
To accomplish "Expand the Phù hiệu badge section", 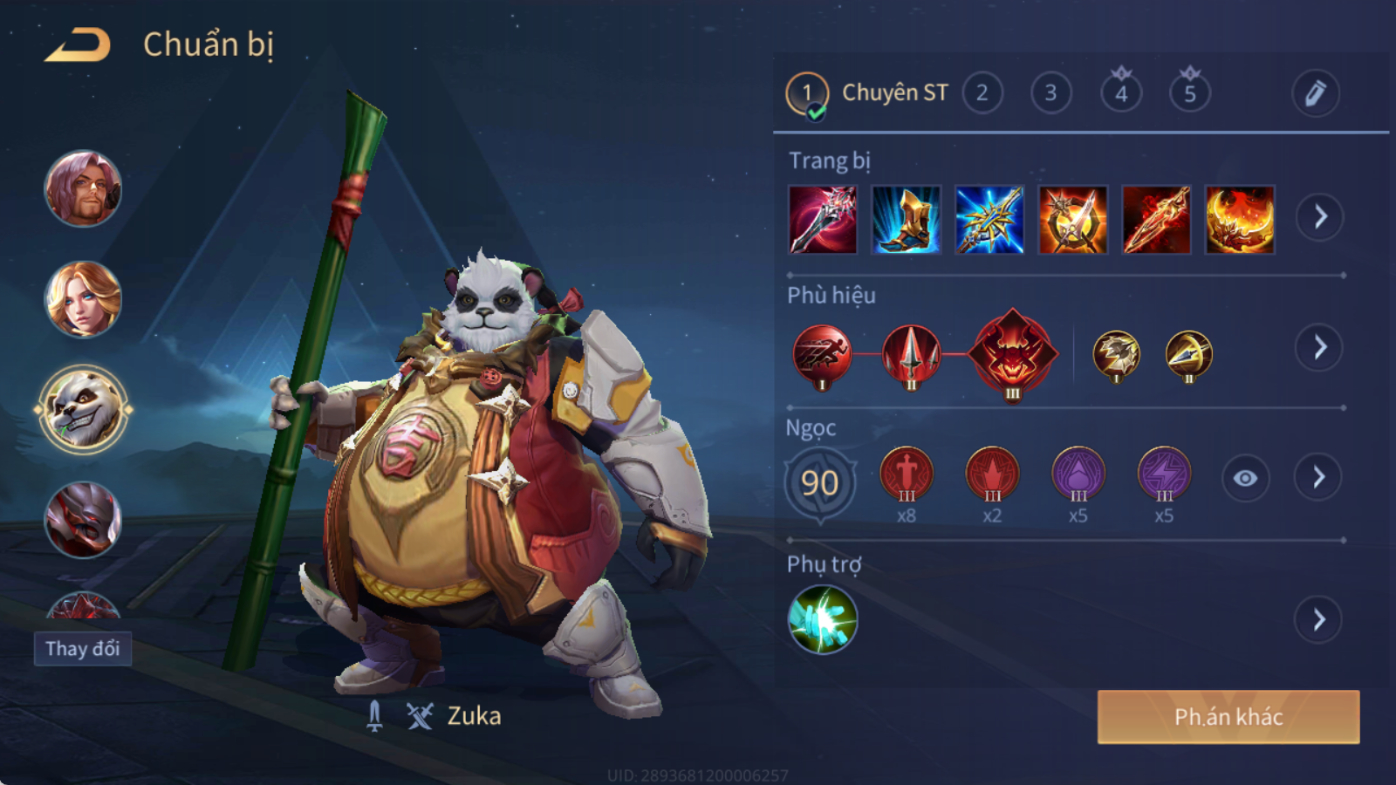I will [1320, 347].
